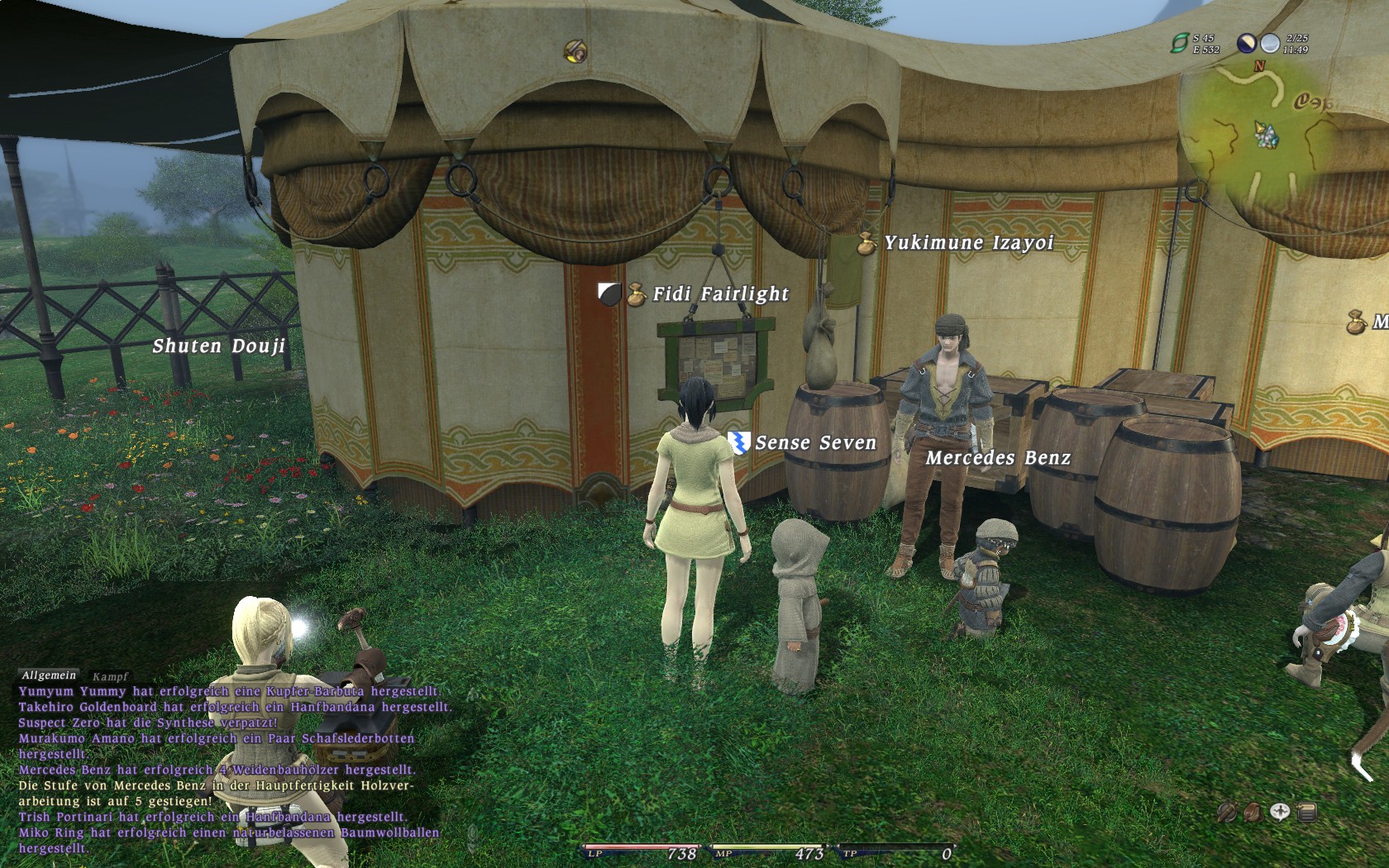This screenshot has height=868, width=1389.
Task: Select the Allgemein chat tab
Action: point(48,675)
